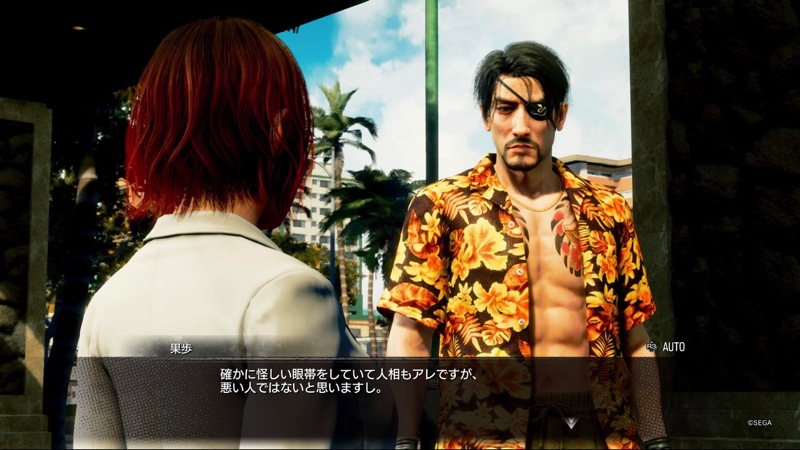Image resolution: width=800 pixels, height=450 pixels.
Task: Click the dialogue continue arrow indicator
Action: [x=570, y=423]
